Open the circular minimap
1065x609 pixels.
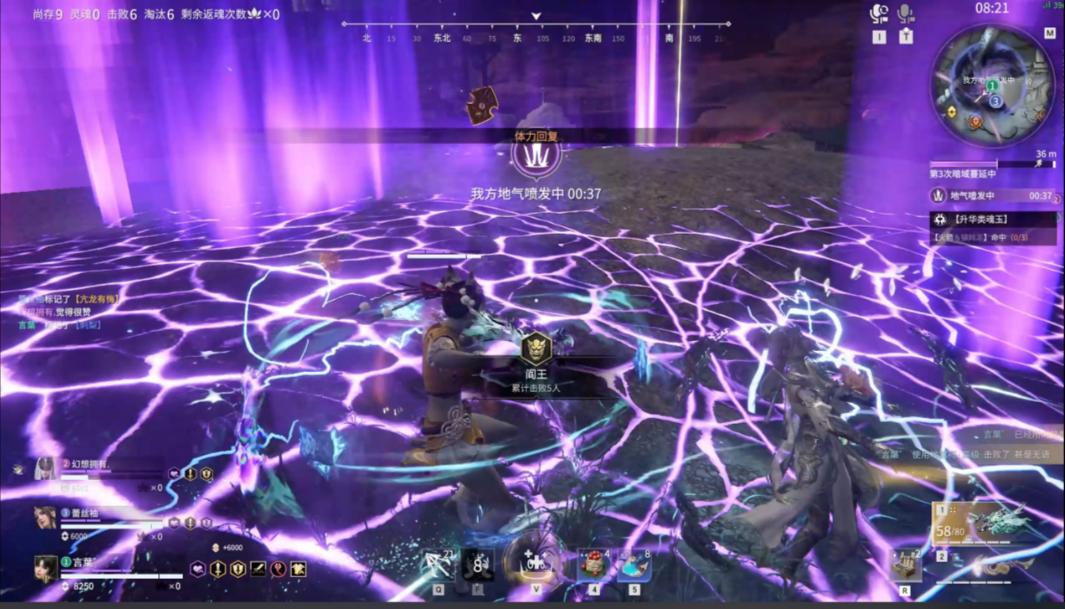pyautogui.click(x=993, y=83)
